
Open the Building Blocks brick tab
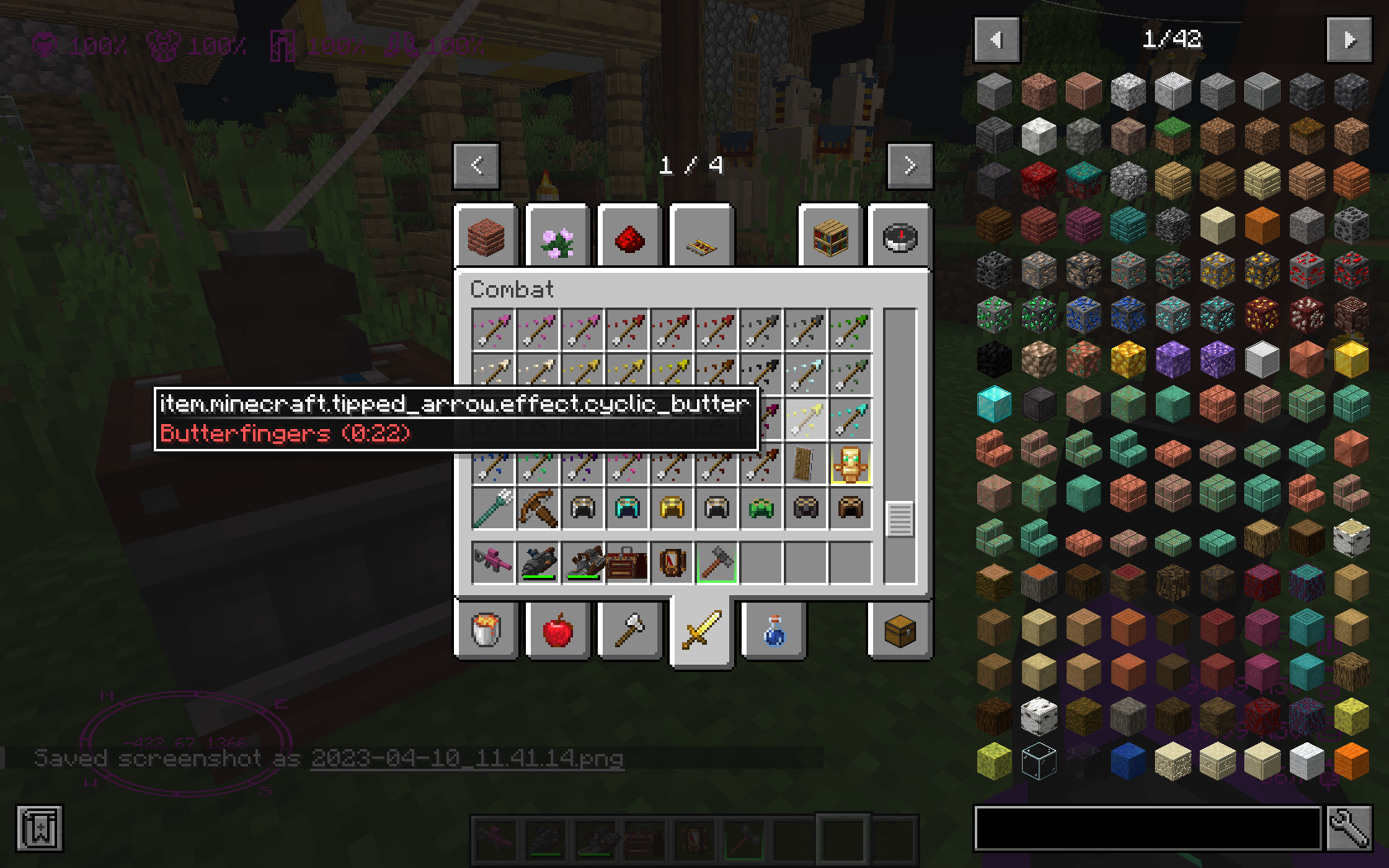pos(486,236)
